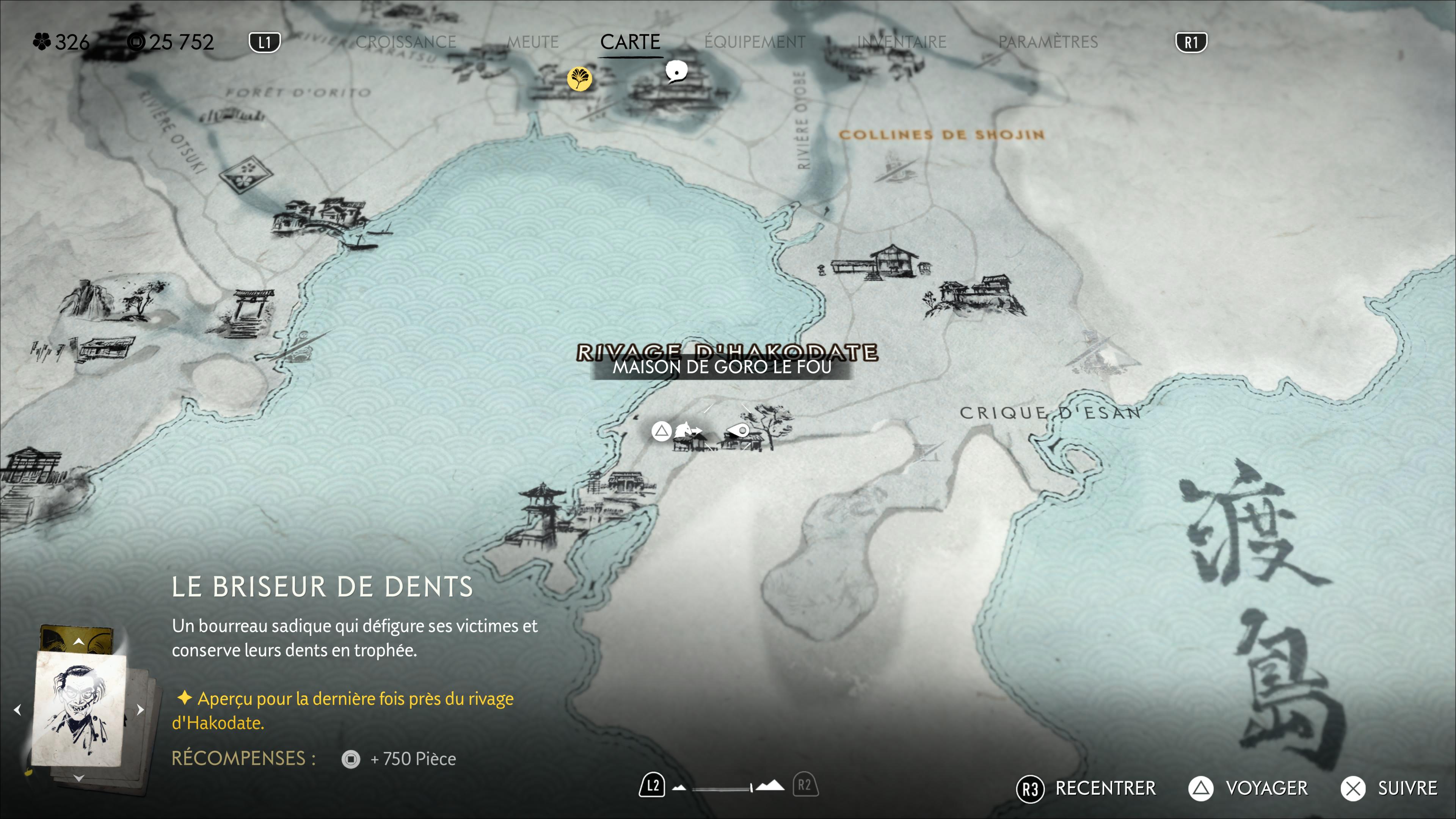Open the Meute tab
The height and width of the screenshot is (819, 1456).
(x=532, y=42)
